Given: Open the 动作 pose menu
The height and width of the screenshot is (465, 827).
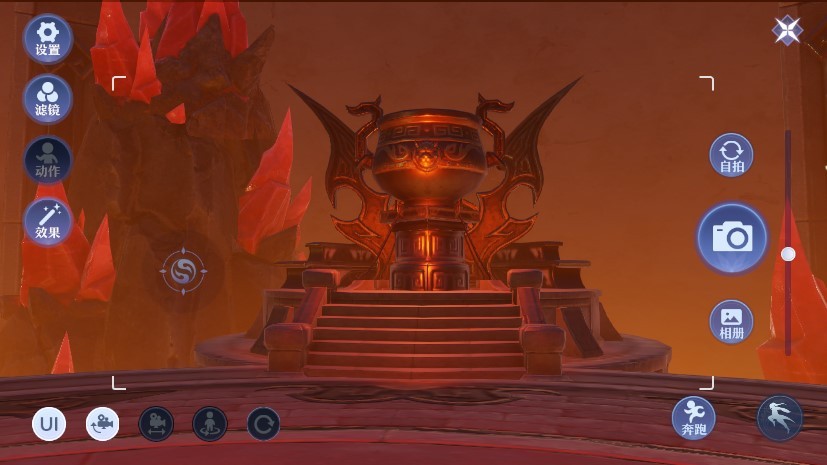Looking at the screenshot, I should click(47, 160).
